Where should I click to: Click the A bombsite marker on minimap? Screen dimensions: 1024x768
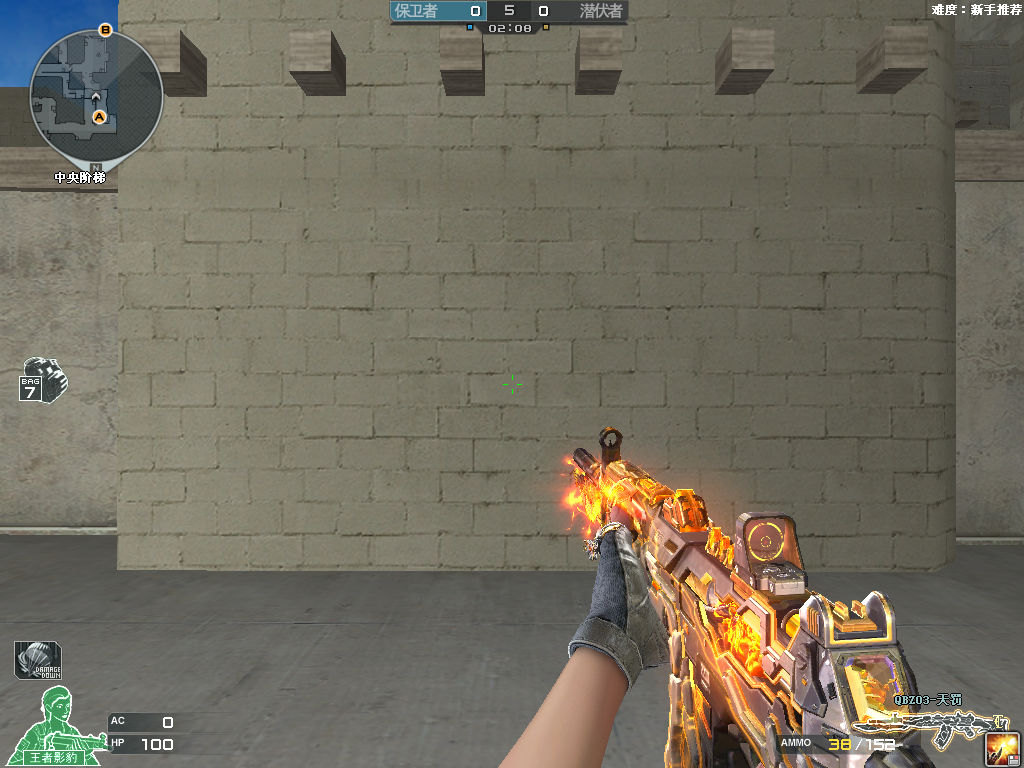tap(99, 117)
